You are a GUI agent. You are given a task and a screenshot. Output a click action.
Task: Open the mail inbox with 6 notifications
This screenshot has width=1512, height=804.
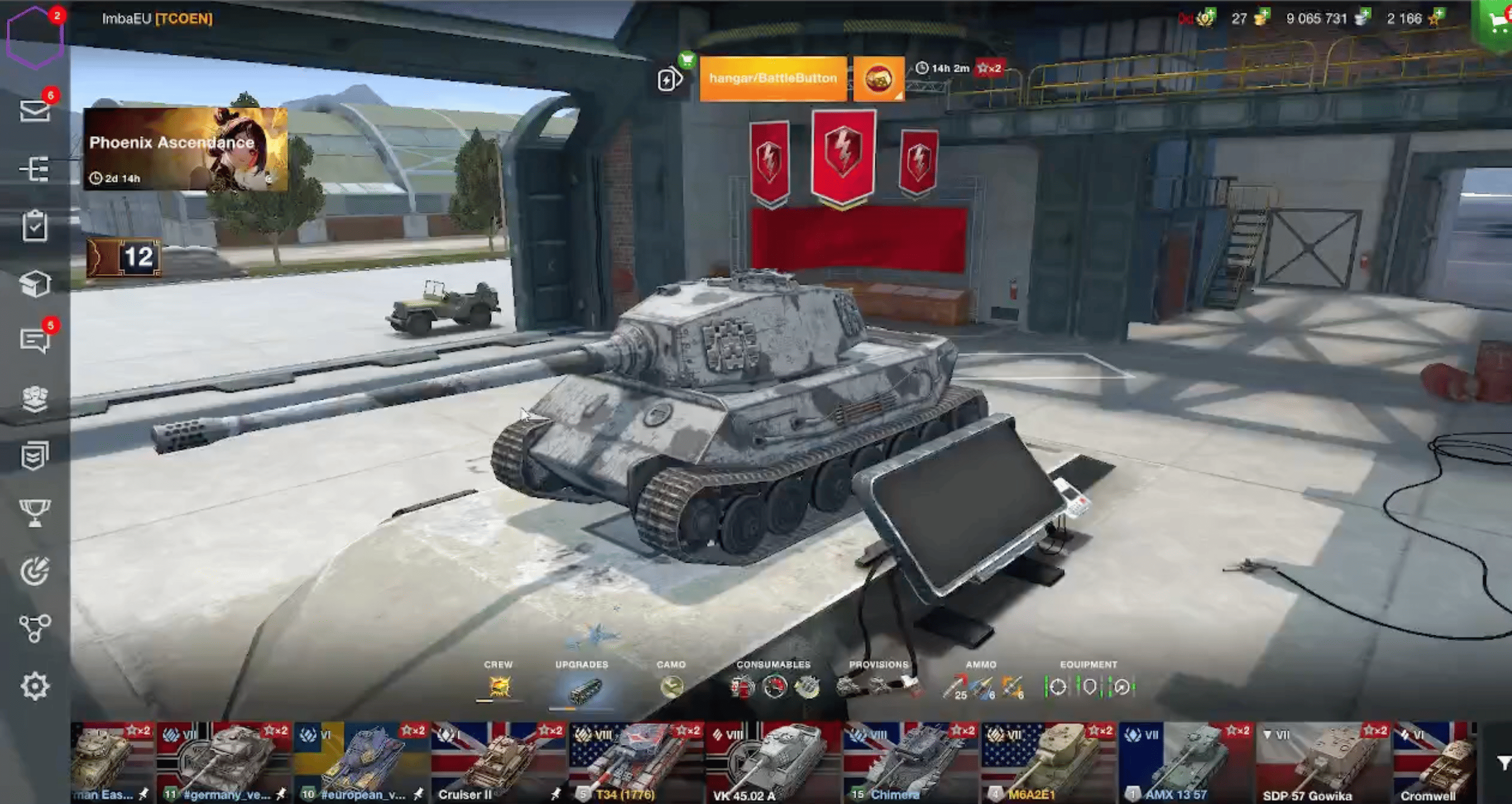[35, 110]
